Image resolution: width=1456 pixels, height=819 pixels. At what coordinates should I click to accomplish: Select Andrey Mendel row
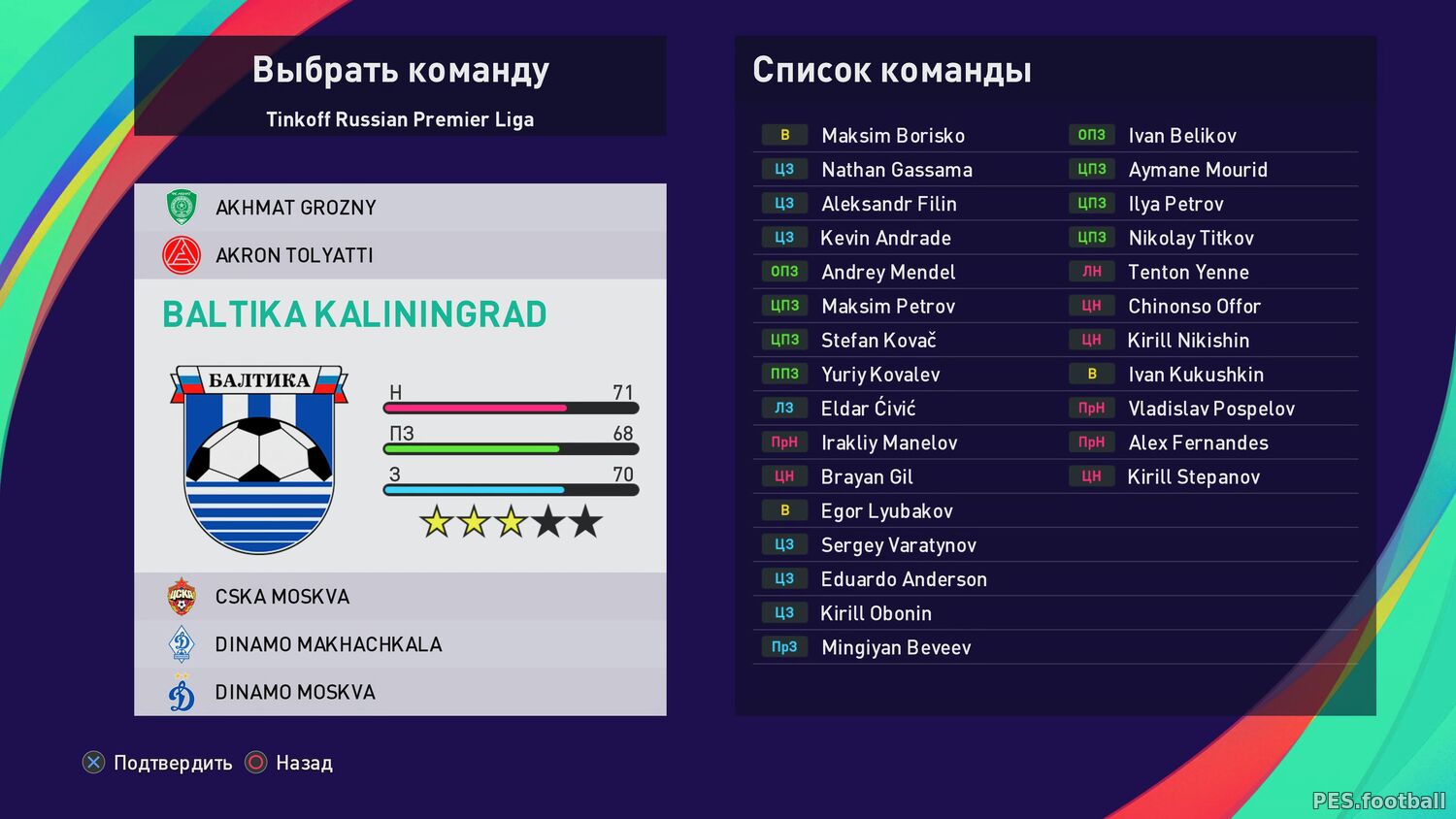click(887, 273)
